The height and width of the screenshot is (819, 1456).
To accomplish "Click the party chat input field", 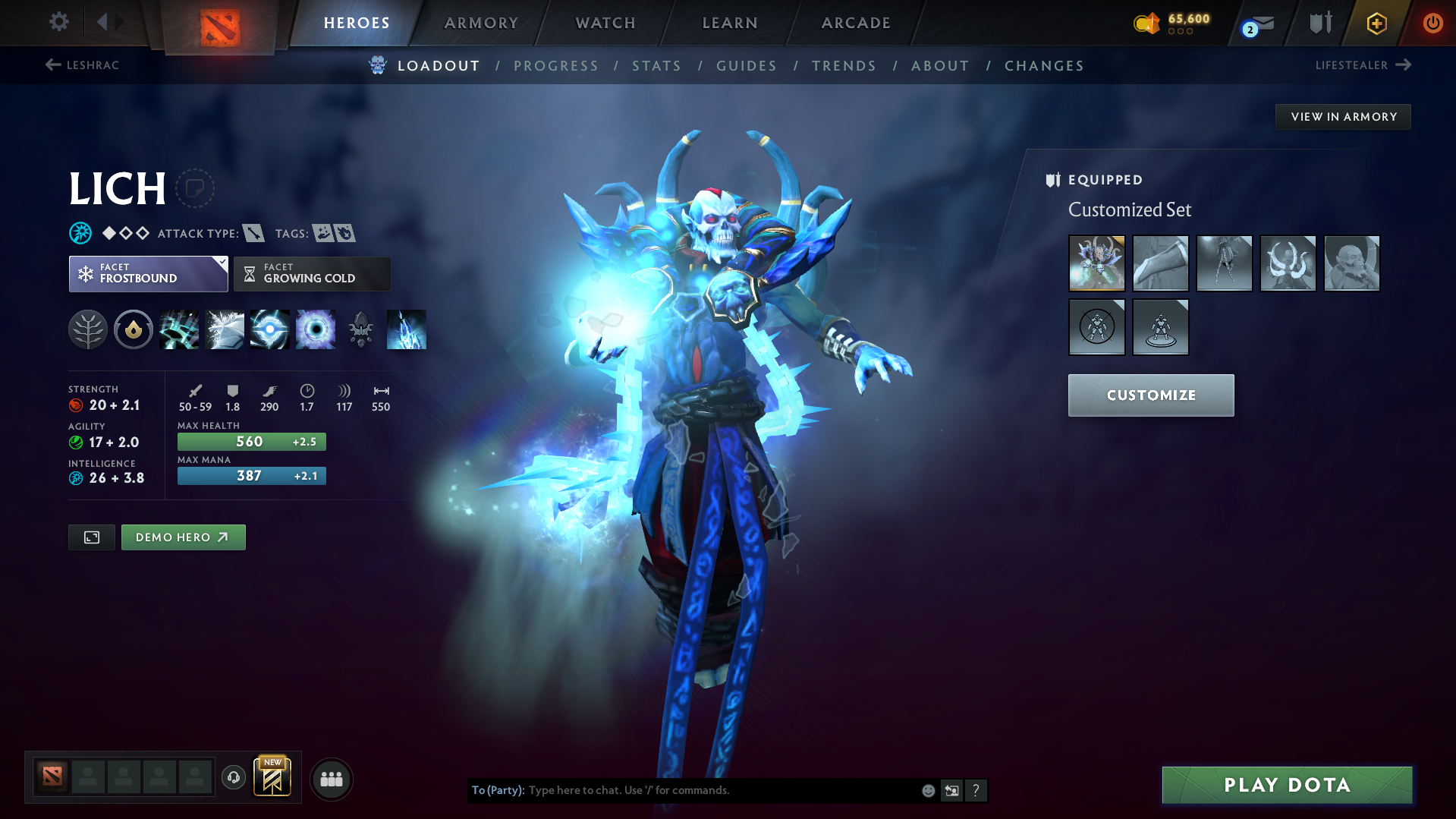I will 713,790.
